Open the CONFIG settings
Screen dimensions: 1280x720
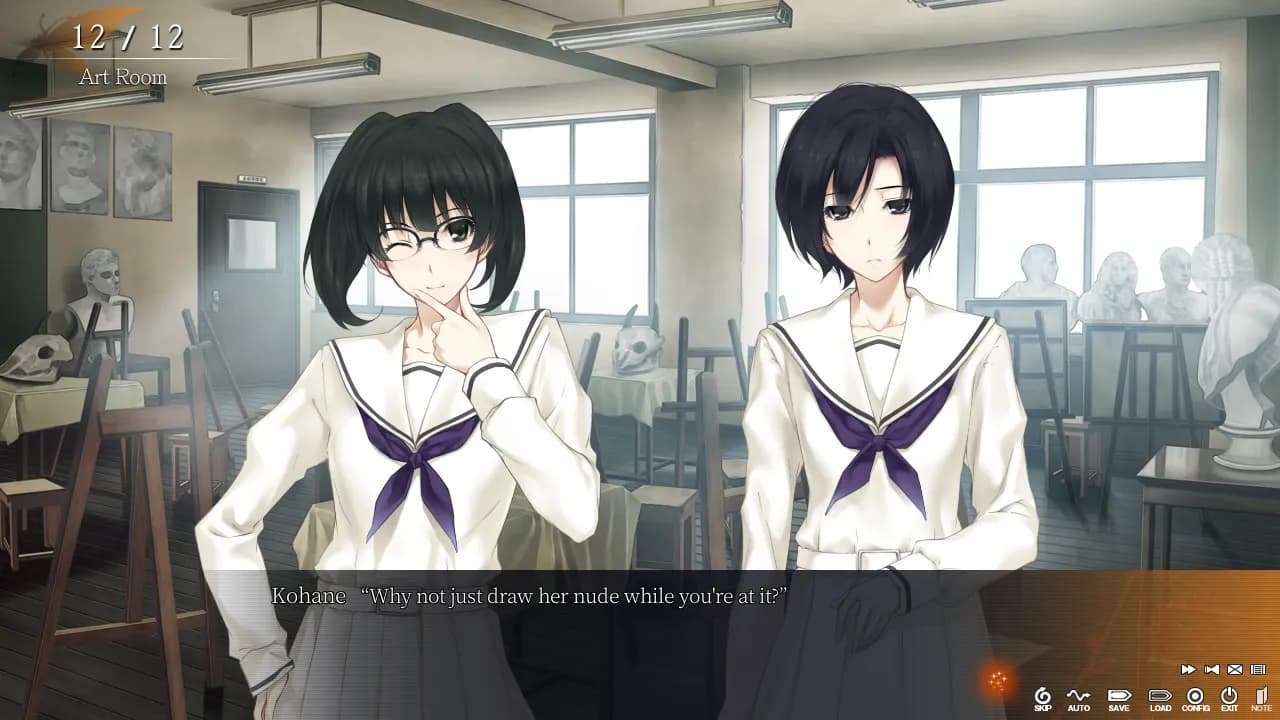pos(1195,698)
